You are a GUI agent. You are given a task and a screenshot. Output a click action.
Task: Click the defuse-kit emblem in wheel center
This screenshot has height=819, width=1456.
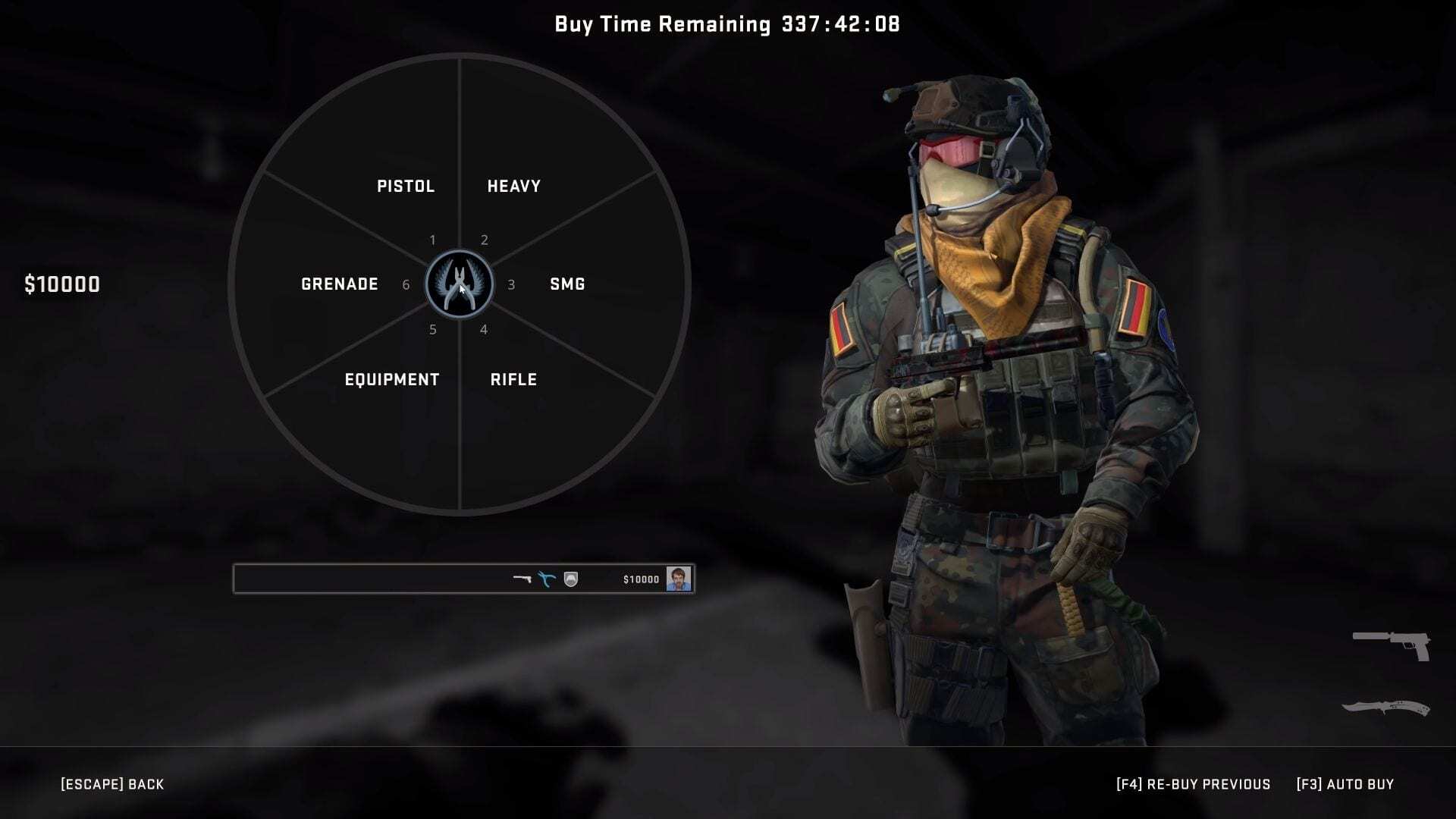coord(460,284)
